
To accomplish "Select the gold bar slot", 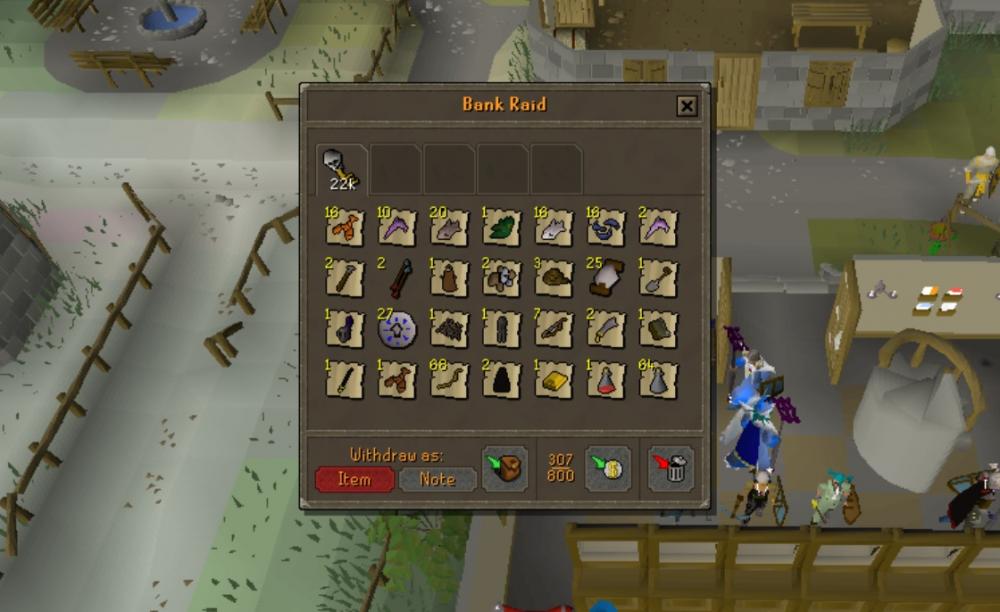I will [554, 381].
